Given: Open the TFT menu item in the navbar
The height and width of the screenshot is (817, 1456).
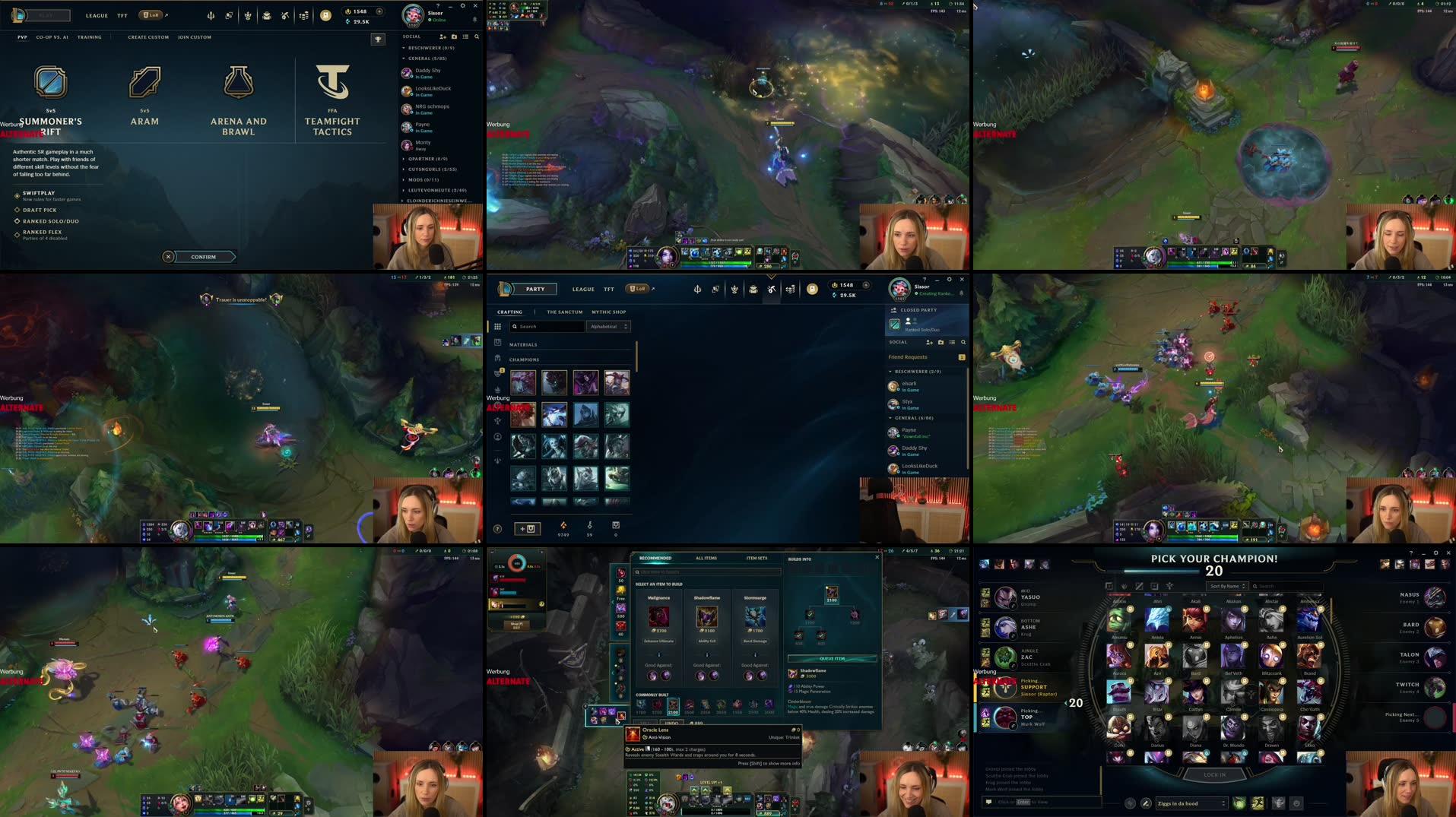Looking at the screenshot, I should click(x=121, y=14).
